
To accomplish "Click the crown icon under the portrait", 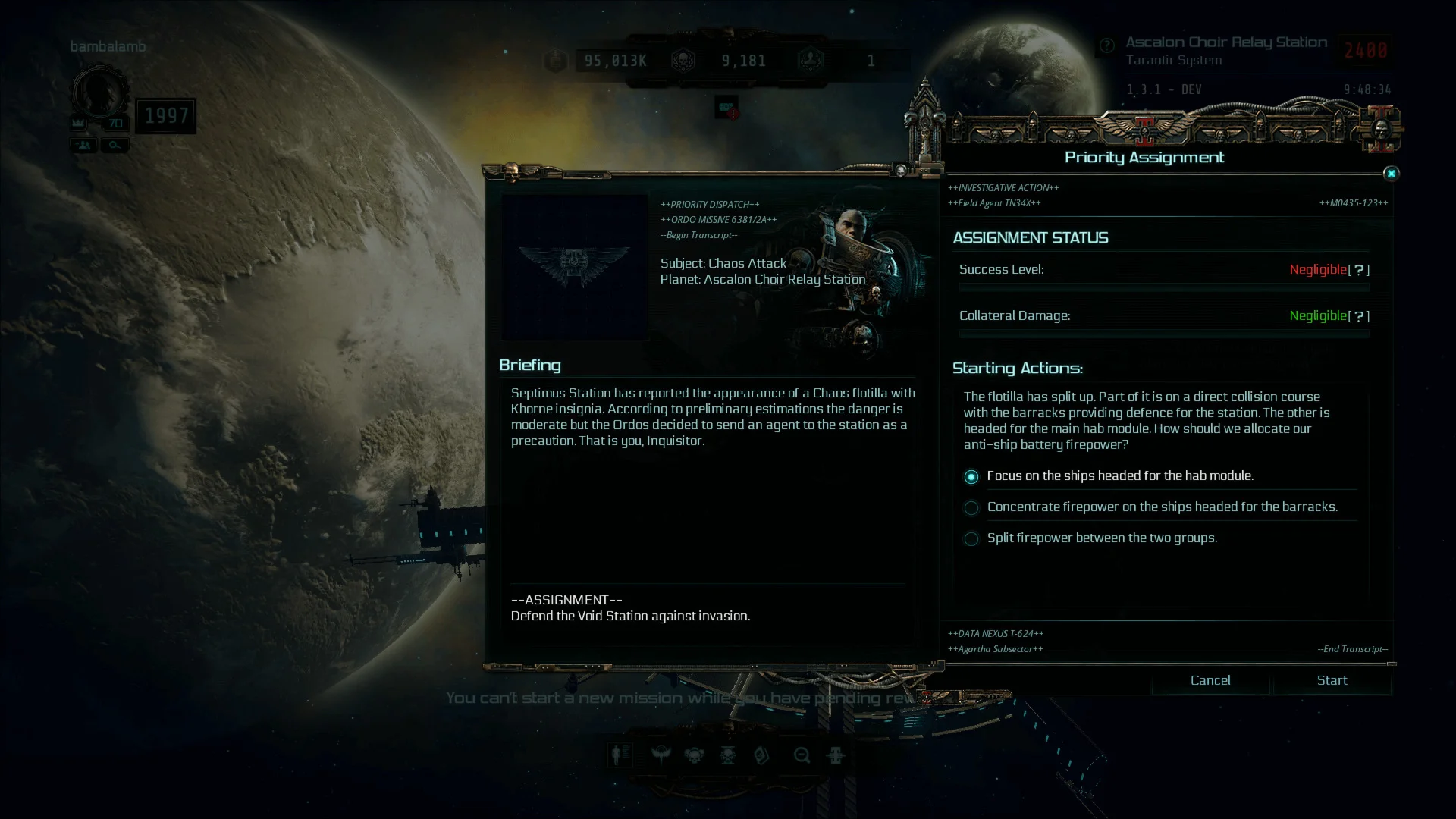I will 79,123.
